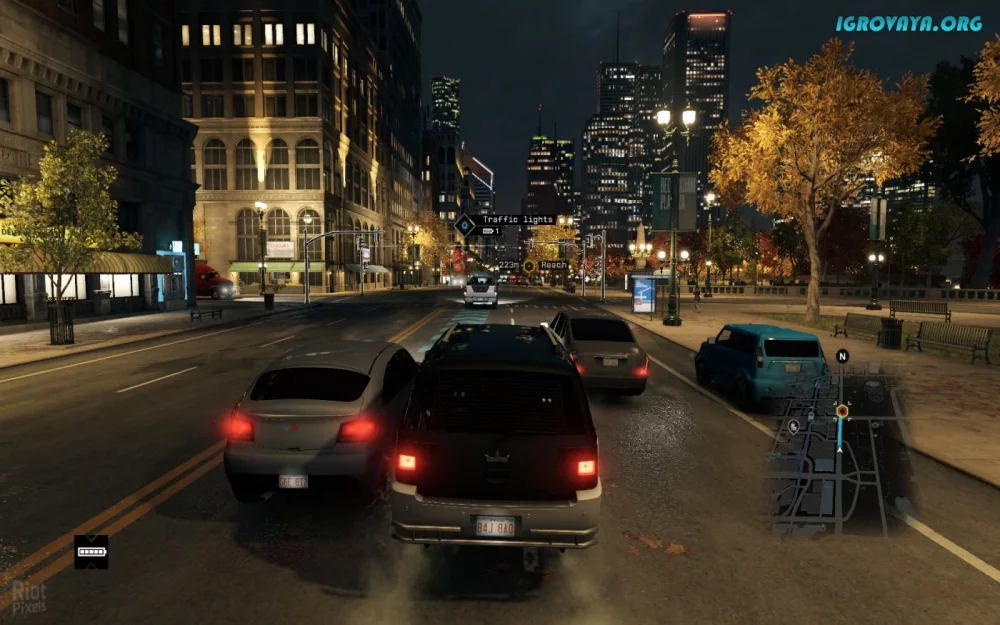Select the white location pin on the minimap
1000x625 pixels.
(x=793, y=426)
